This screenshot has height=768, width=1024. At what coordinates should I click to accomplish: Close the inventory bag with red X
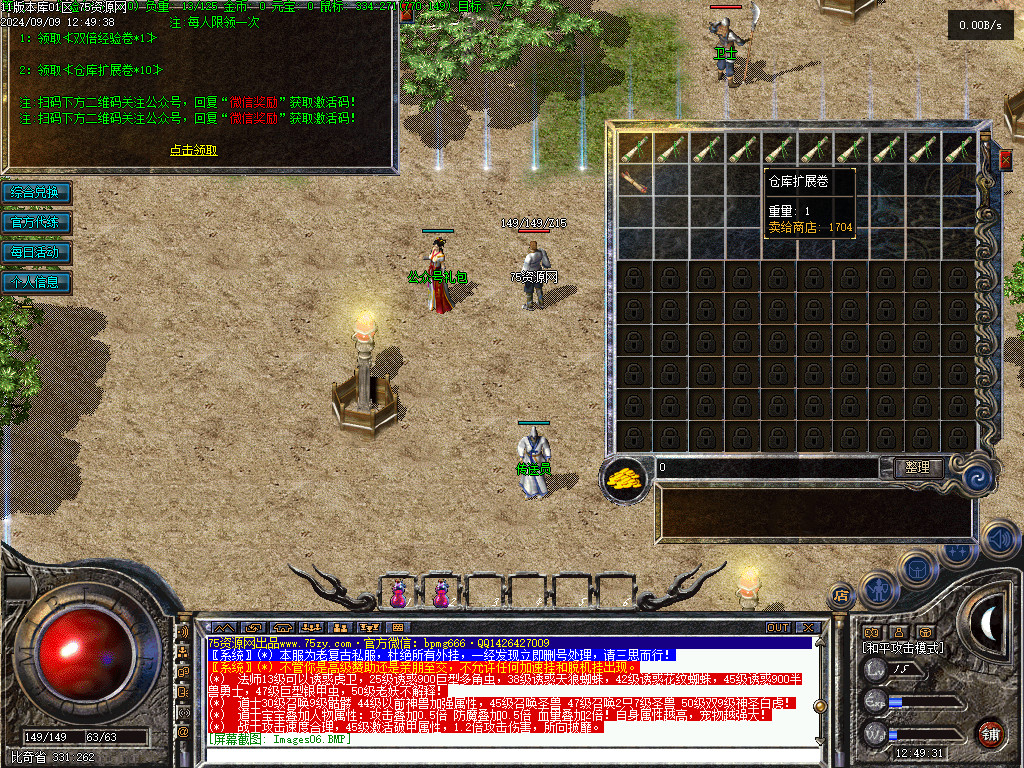[1005, 159]
